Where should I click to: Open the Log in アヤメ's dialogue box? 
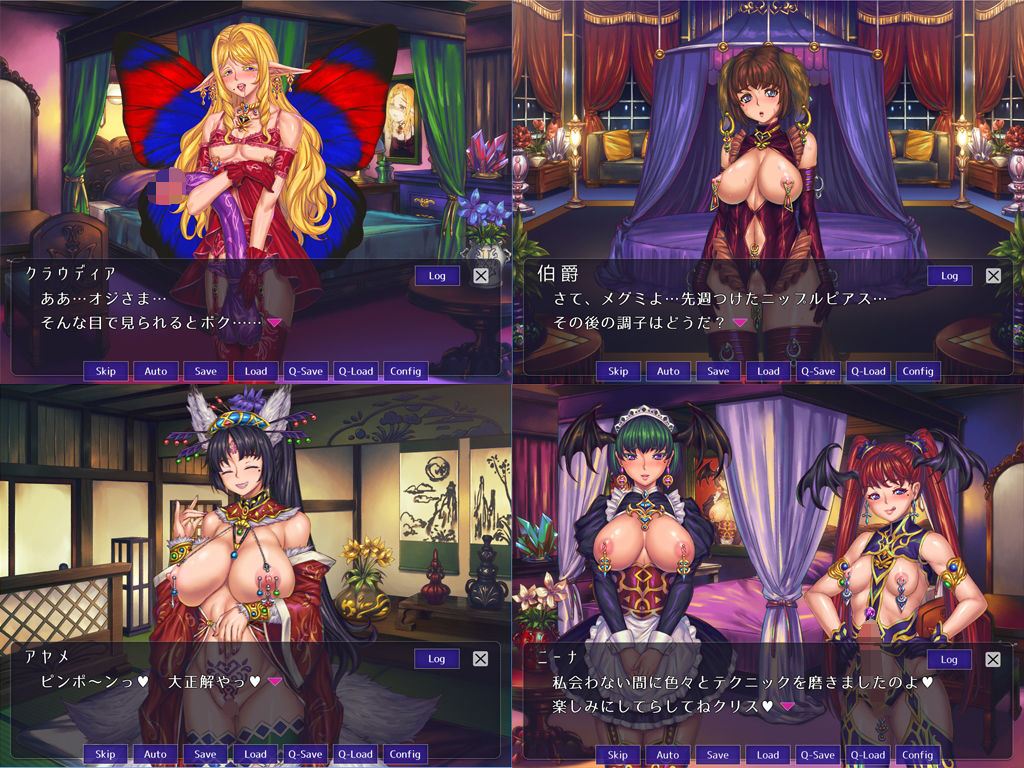pos(437,658)
